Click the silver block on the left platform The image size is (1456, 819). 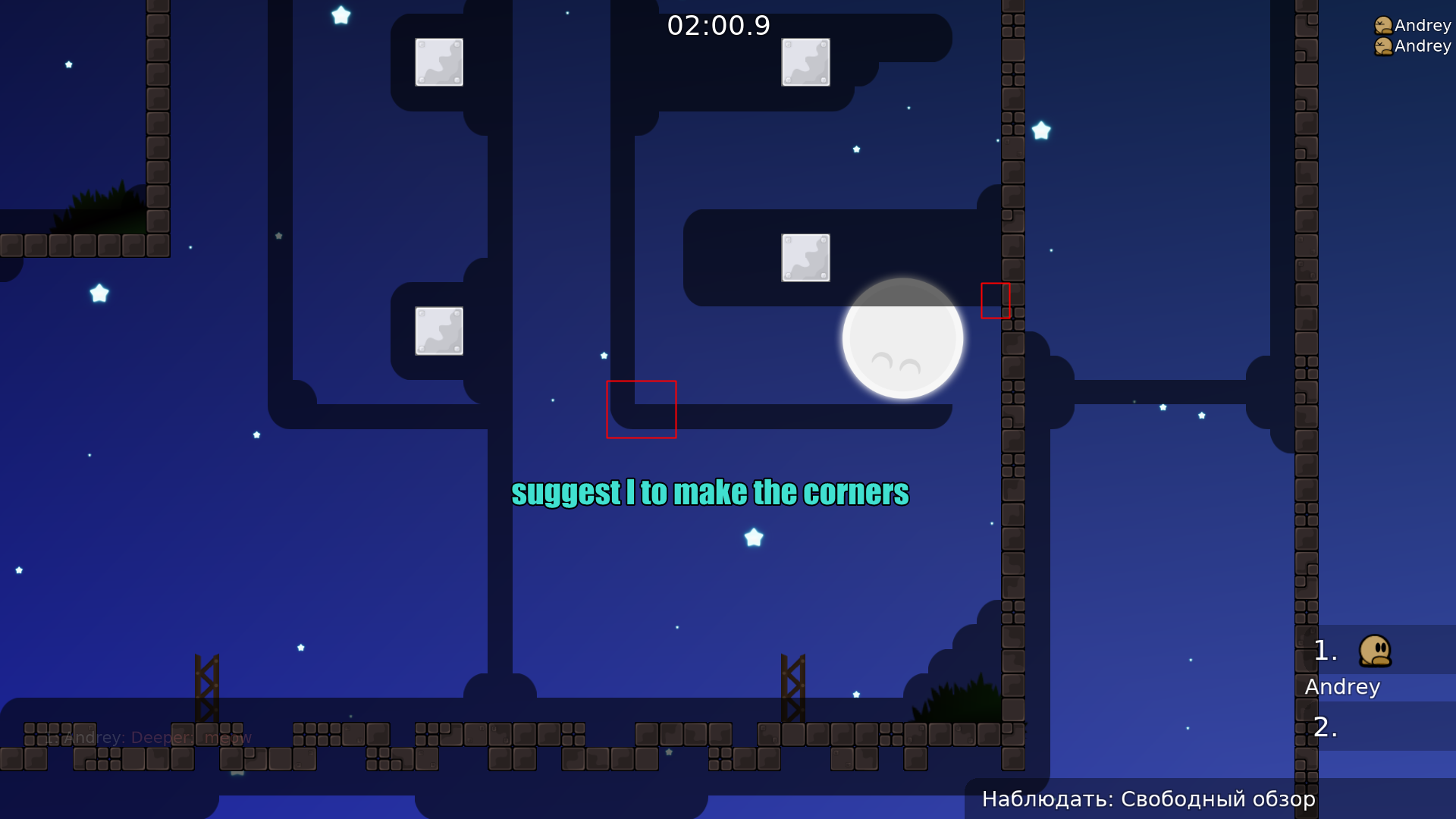[439, 329]
